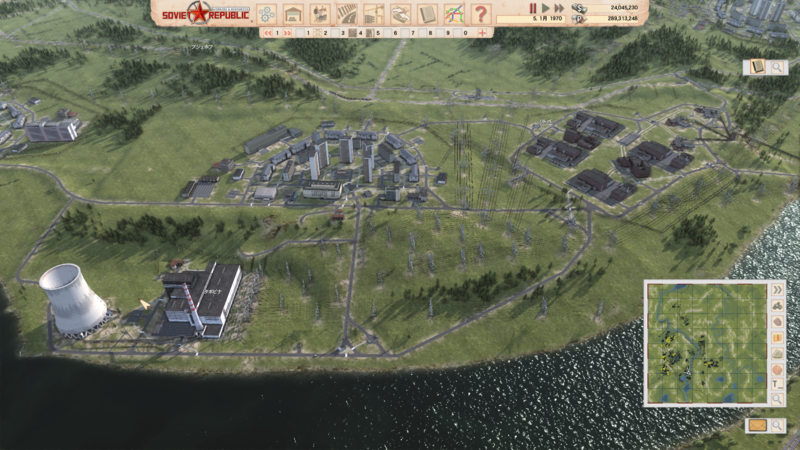This screenshot has width=800, height=450.
Task: Pause the game simulation
Action: [533, 8]
